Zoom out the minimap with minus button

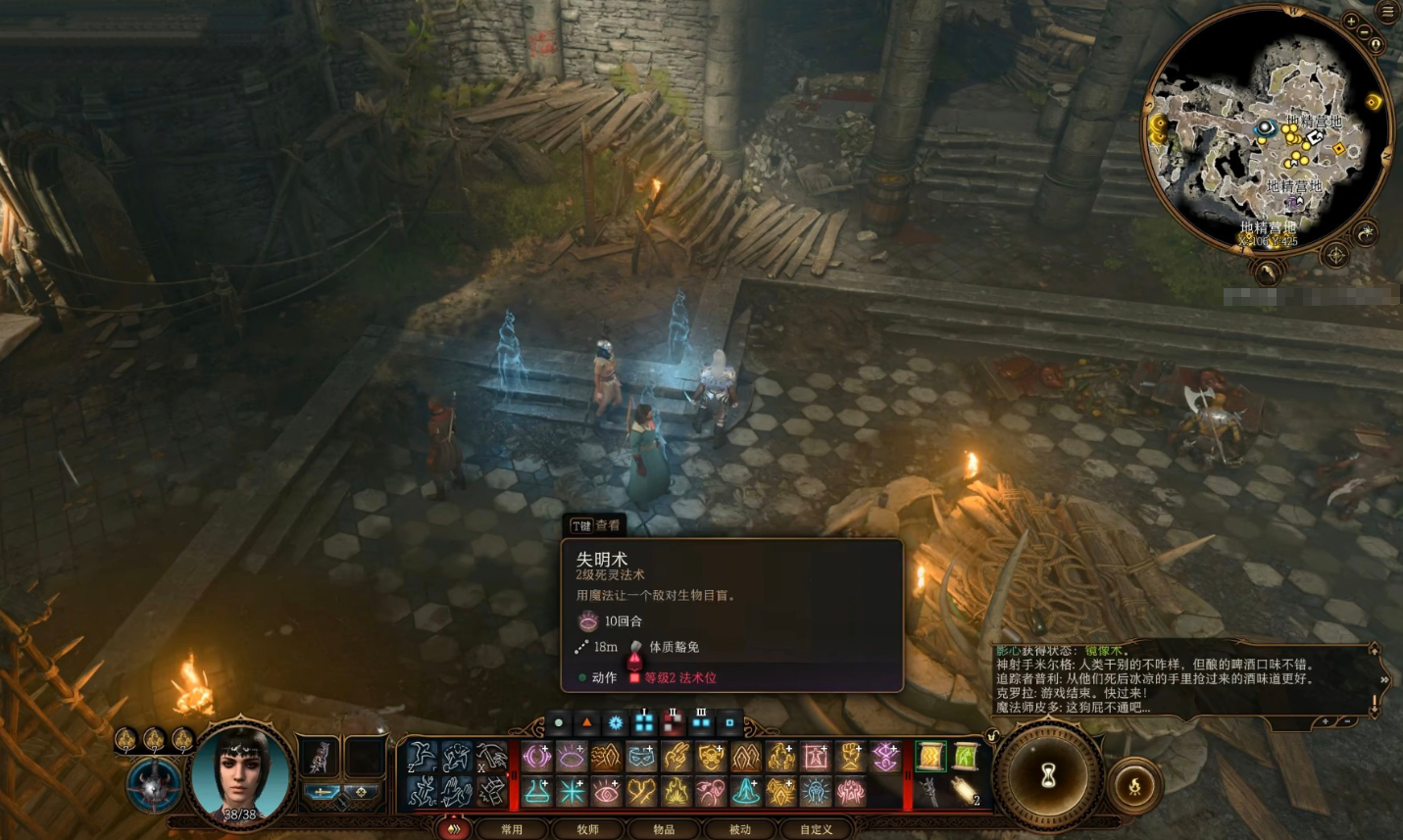click(x=1364, y=31)
